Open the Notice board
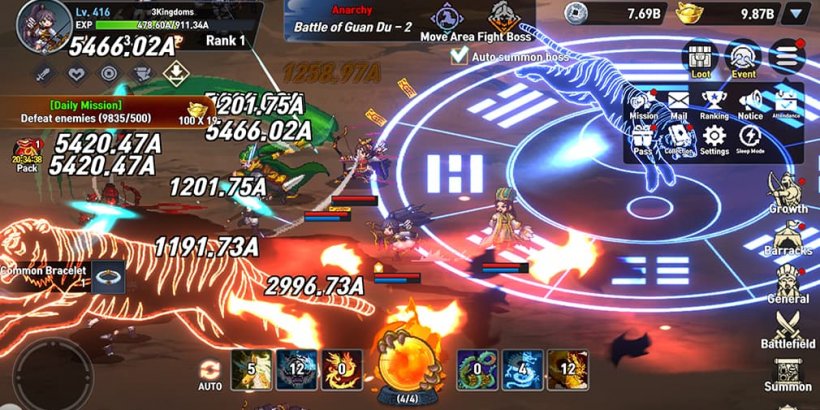This screenshot has height=410, width=820. tap(750, 103)
